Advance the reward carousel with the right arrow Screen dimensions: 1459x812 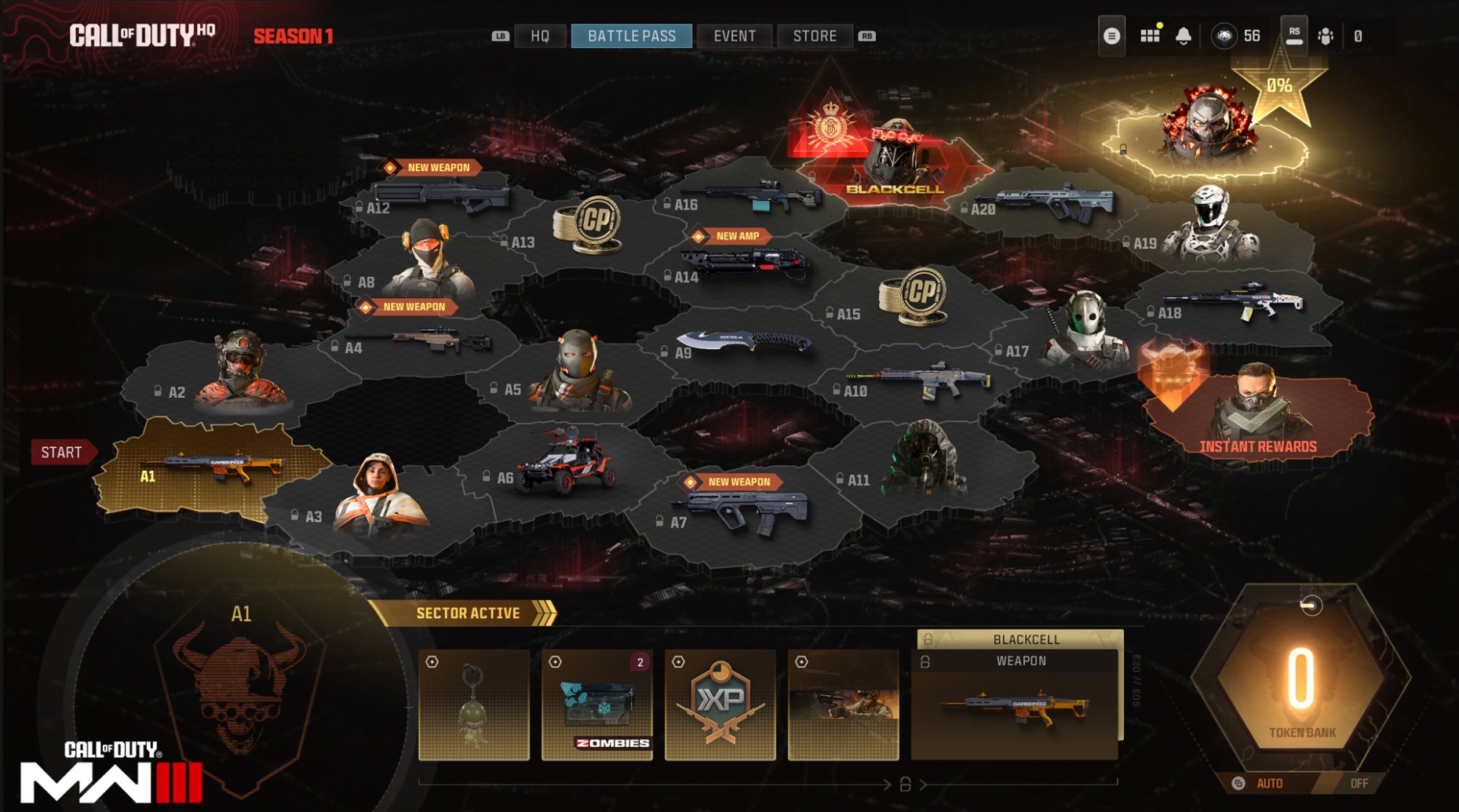point(925,785)
